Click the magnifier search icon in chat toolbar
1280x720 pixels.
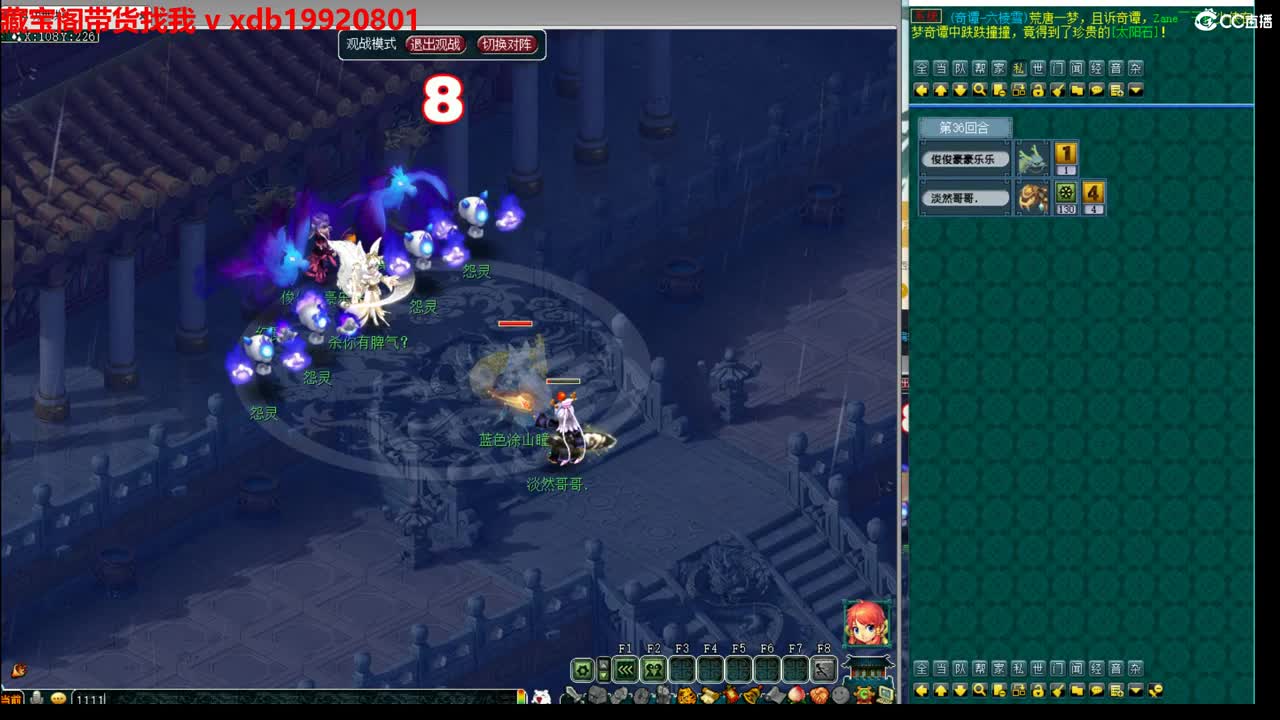click(980, 90)
